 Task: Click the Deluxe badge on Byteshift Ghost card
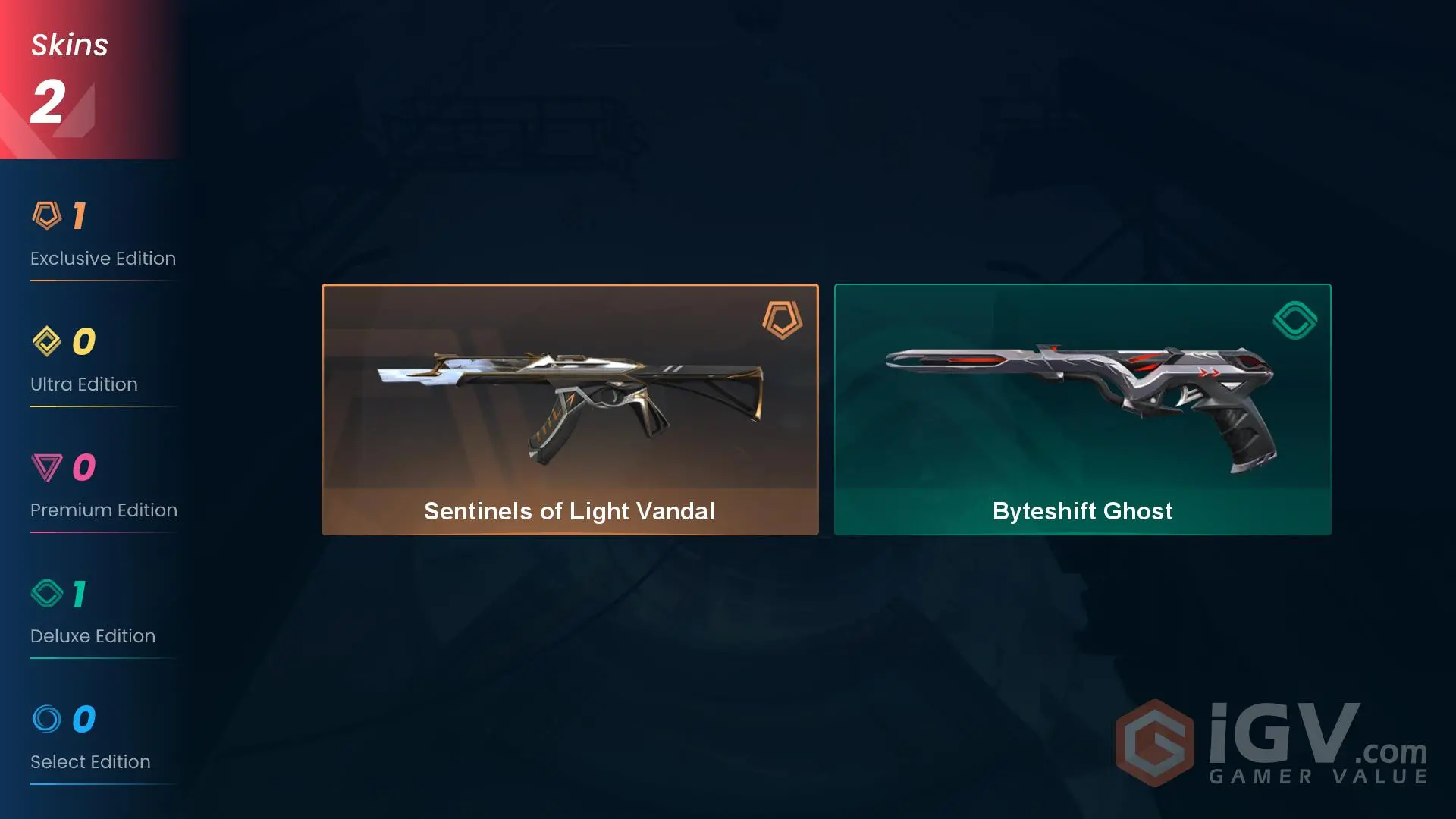tap(1294, 320)
